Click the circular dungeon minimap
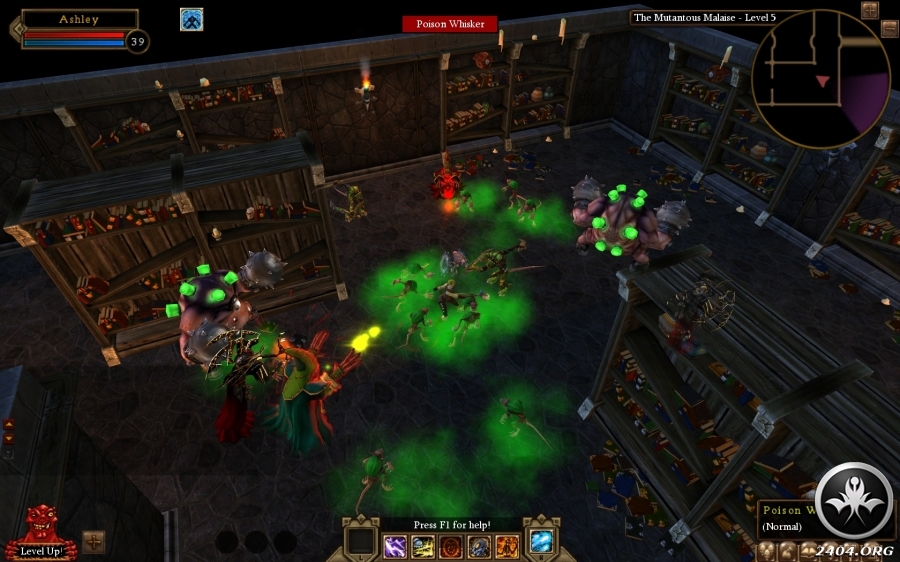This screenshot has height=562, width=900. pos(820,78)
